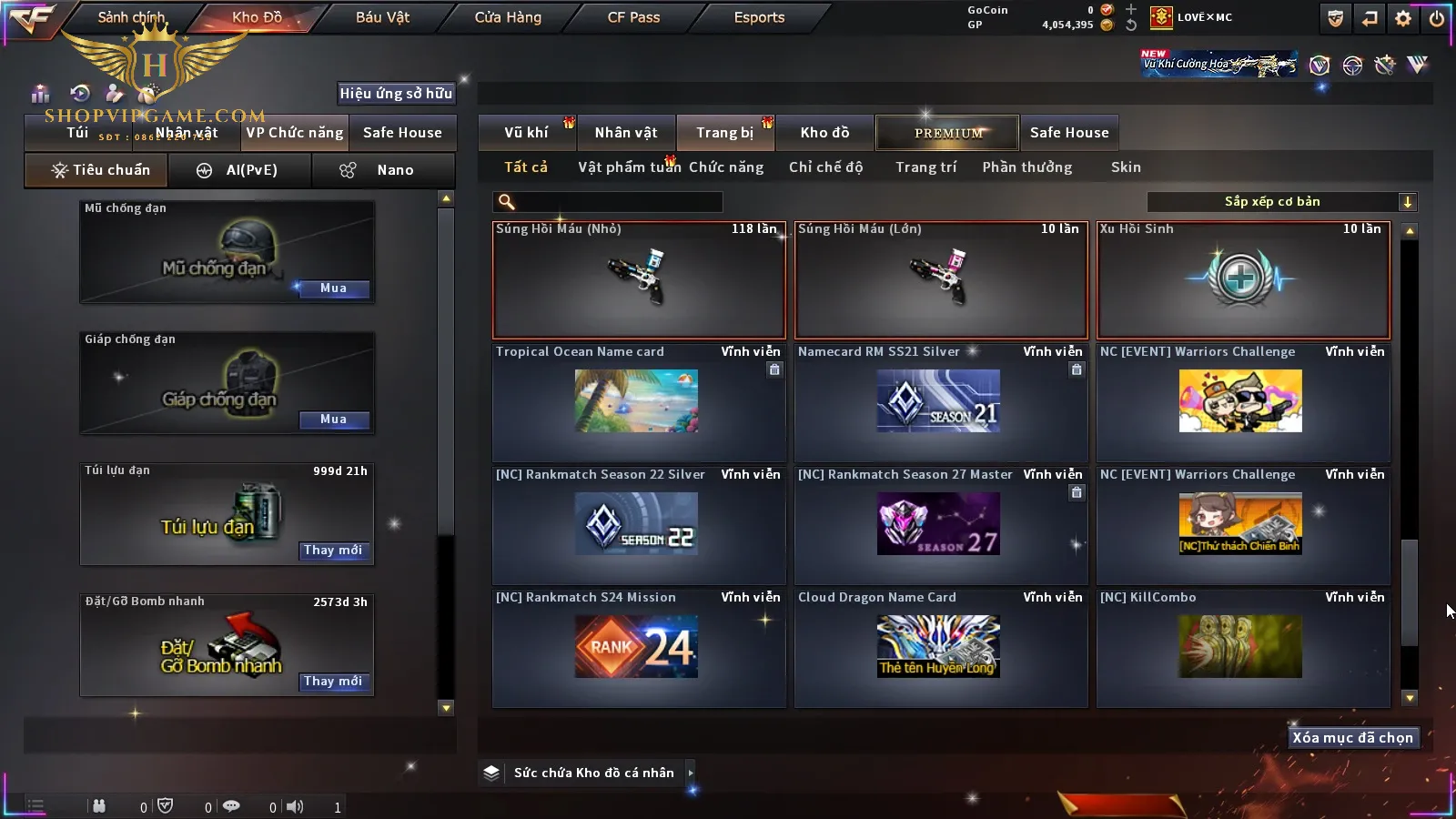Image resolution: width=1456 pixels, height=819 pixels.
Task: Select Súng Hồi Máu (Nhỏ) item
Action: tap(639, 280)
